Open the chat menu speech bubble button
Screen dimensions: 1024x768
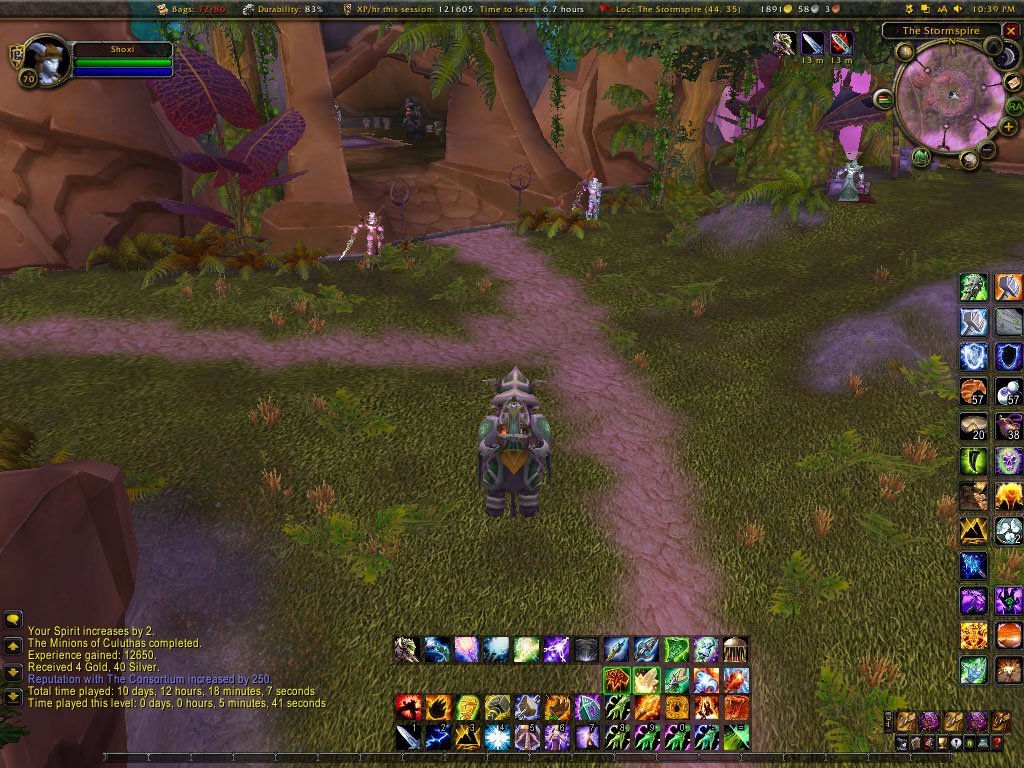[13, 620]
